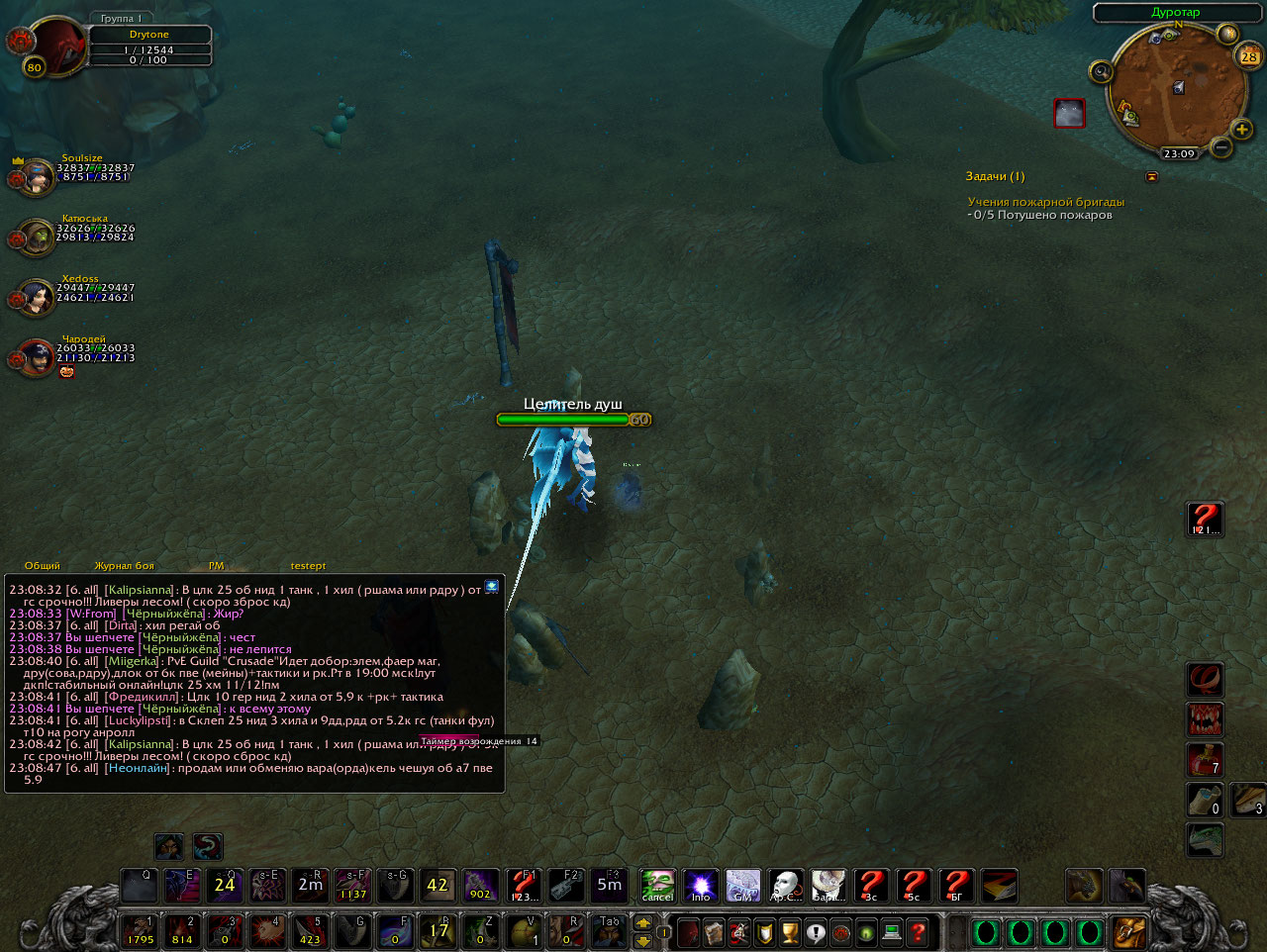
Task: Target party member Xedoss
Action: pos(37,298)
